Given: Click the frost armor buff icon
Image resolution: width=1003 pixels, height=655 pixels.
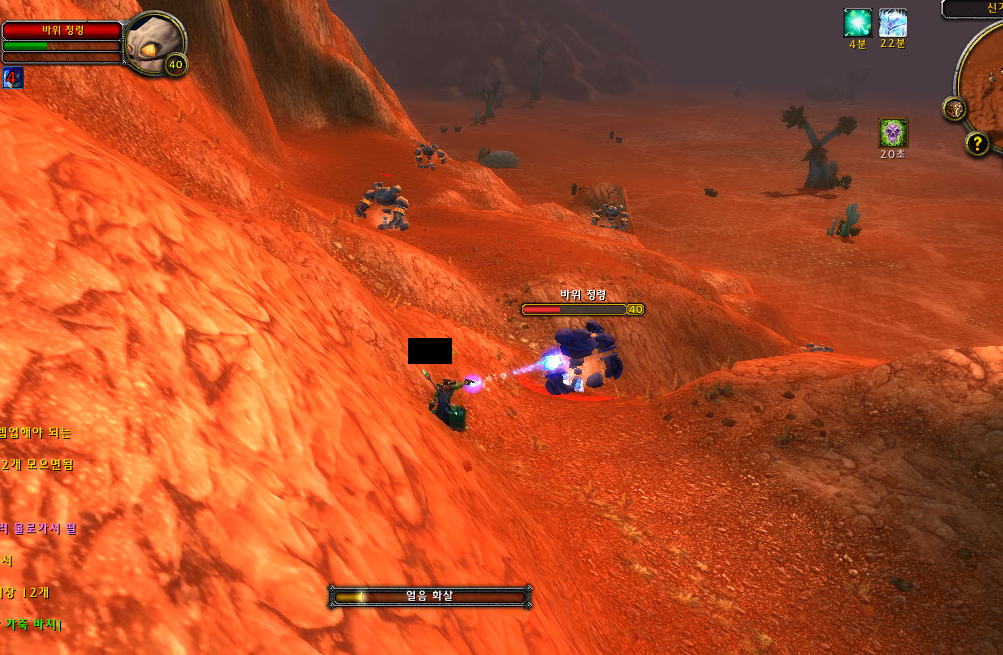Looking at the screenshot, I should 892,23.
